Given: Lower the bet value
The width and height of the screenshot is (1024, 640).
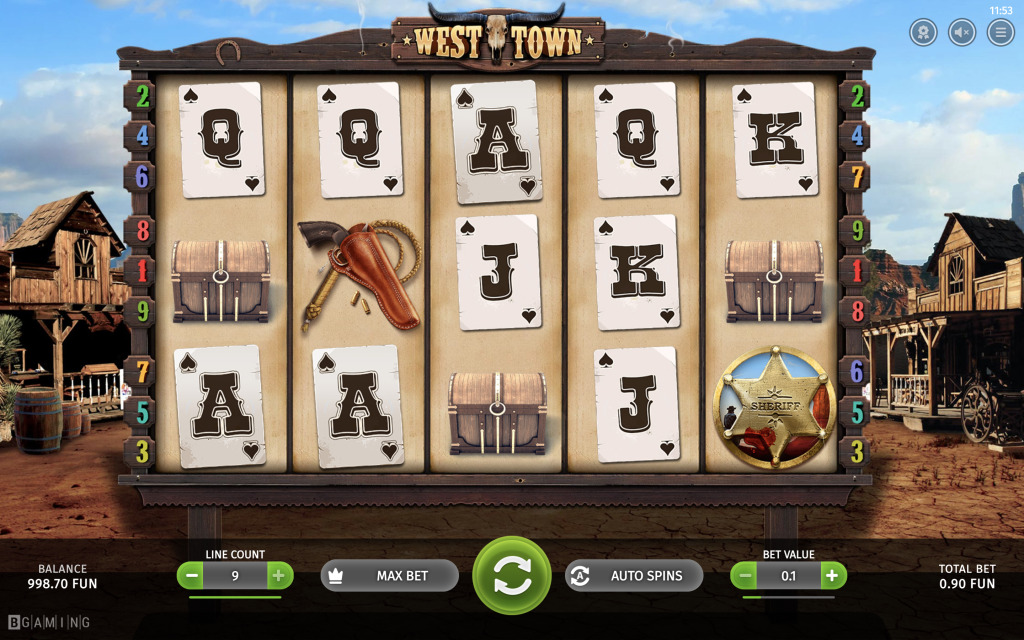Looking at the screenshot, I should point(743,576).
